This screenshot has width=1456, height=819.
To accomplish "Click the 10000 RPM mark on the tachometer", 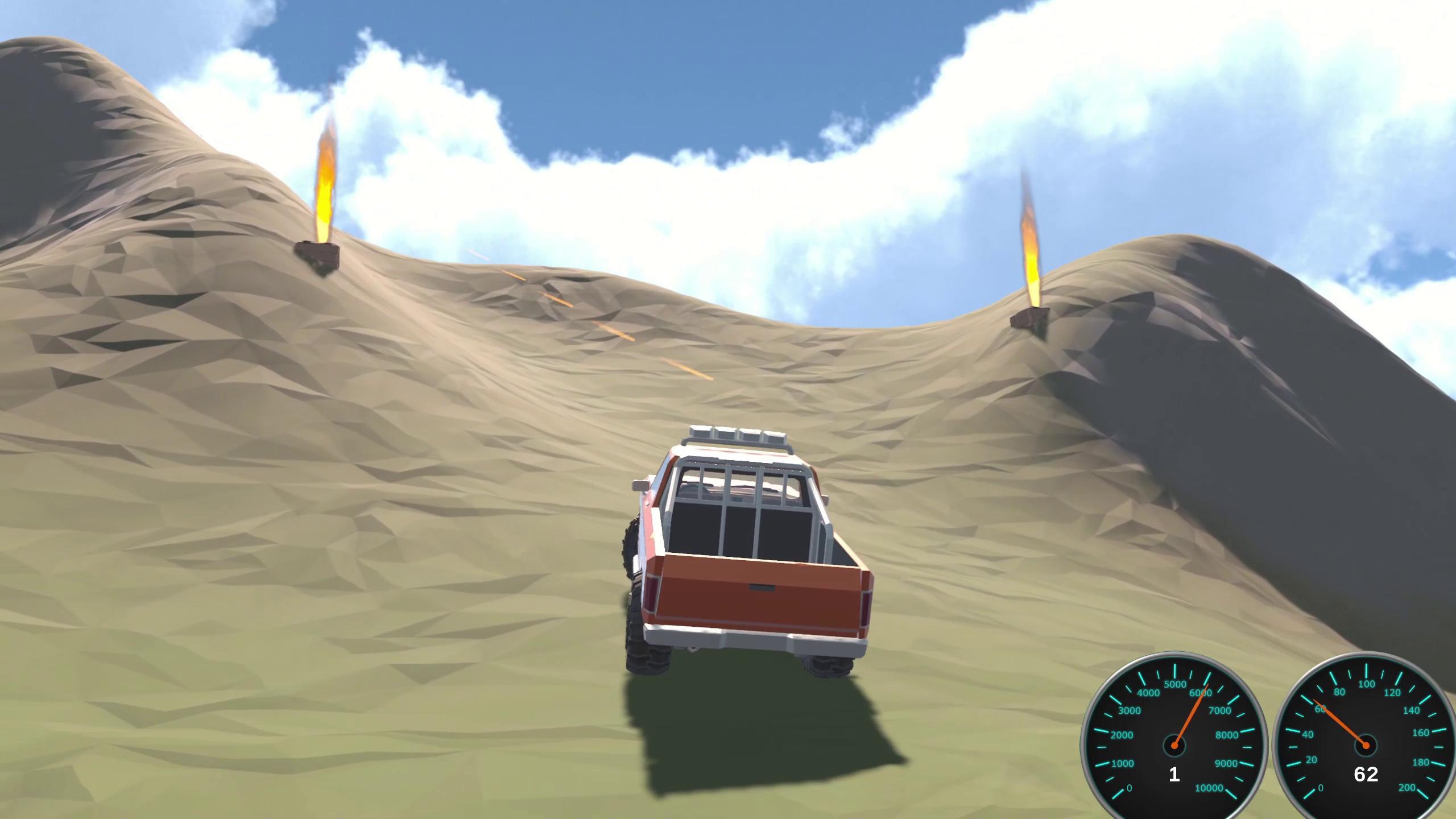I will (1209, 788).
